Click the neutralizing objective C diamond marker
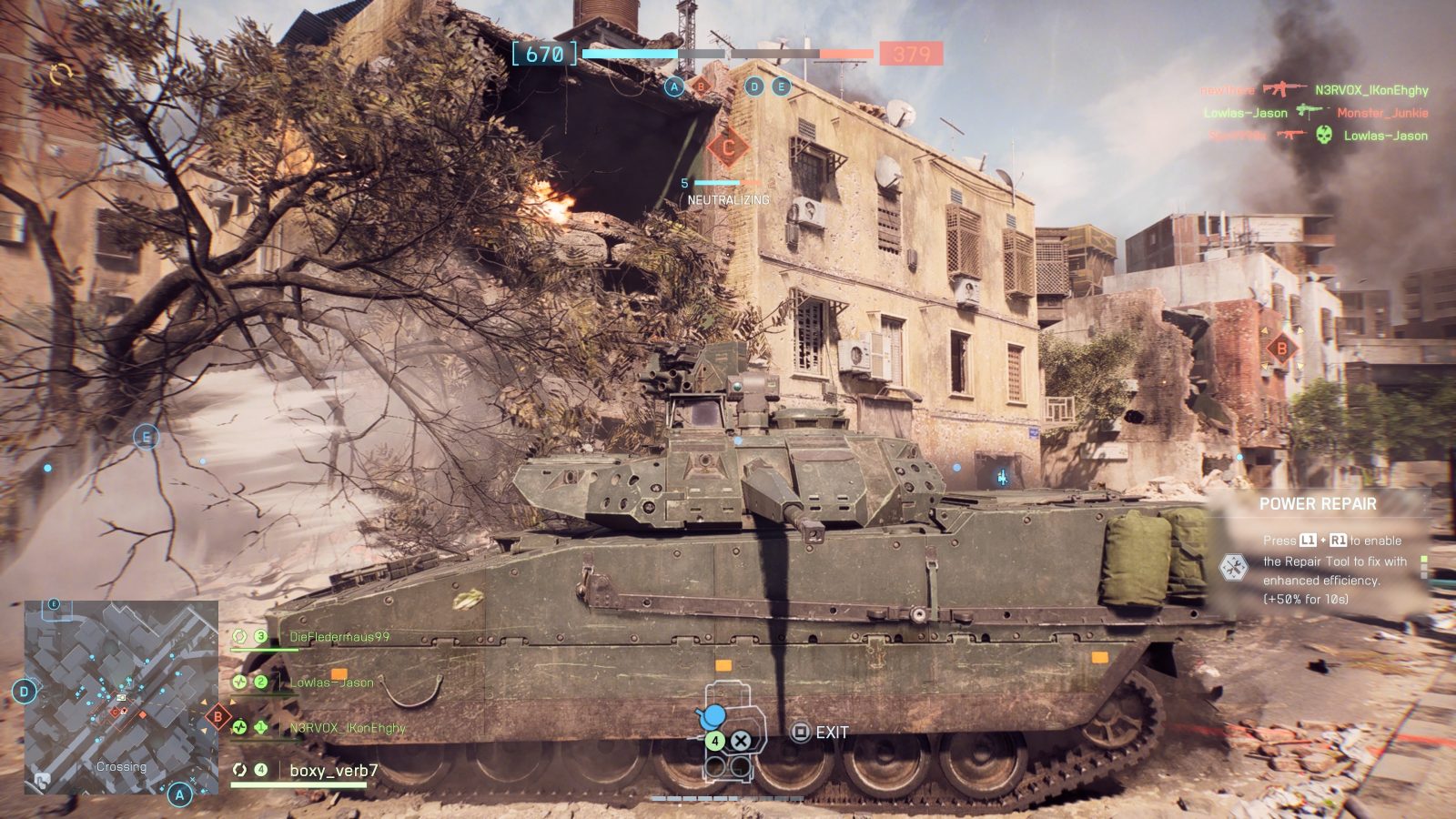This screenshot has height=819, width=1456. [x=728, y=147]
